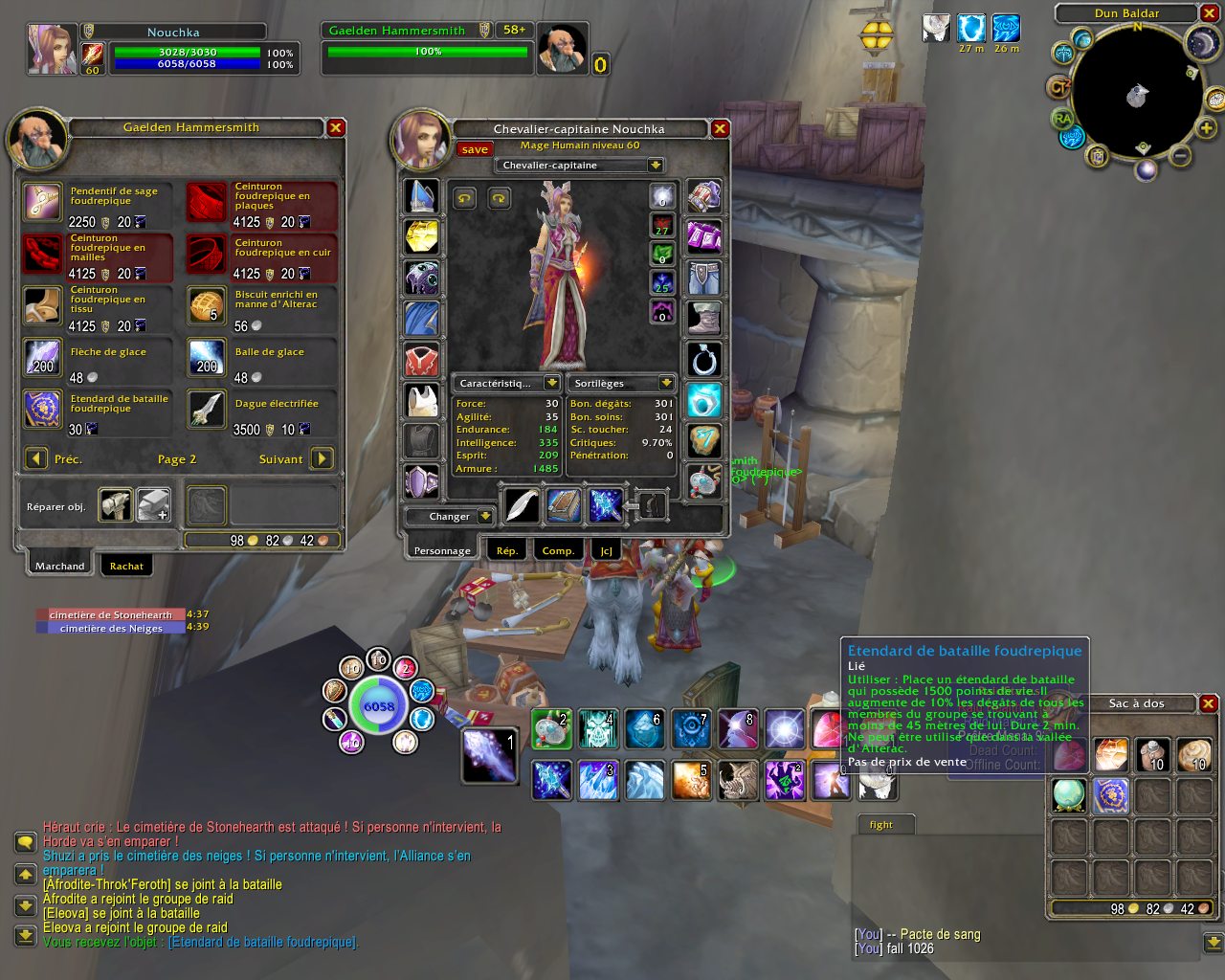Switch to the Comp. skills tab

[558, 550]
